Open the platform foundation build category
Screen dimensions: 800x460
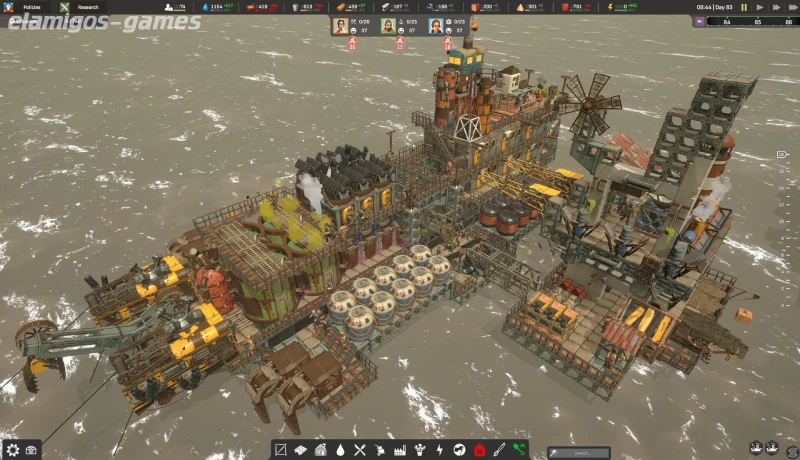tap(301, 450)
